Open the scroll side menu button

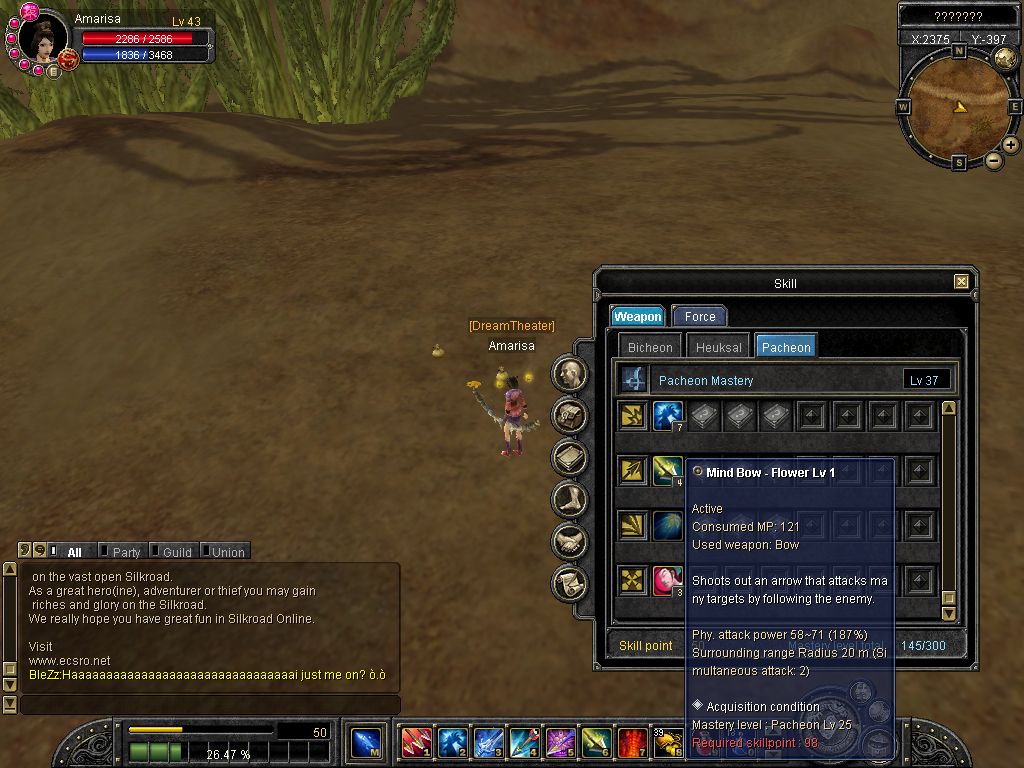tap(570, 582)
